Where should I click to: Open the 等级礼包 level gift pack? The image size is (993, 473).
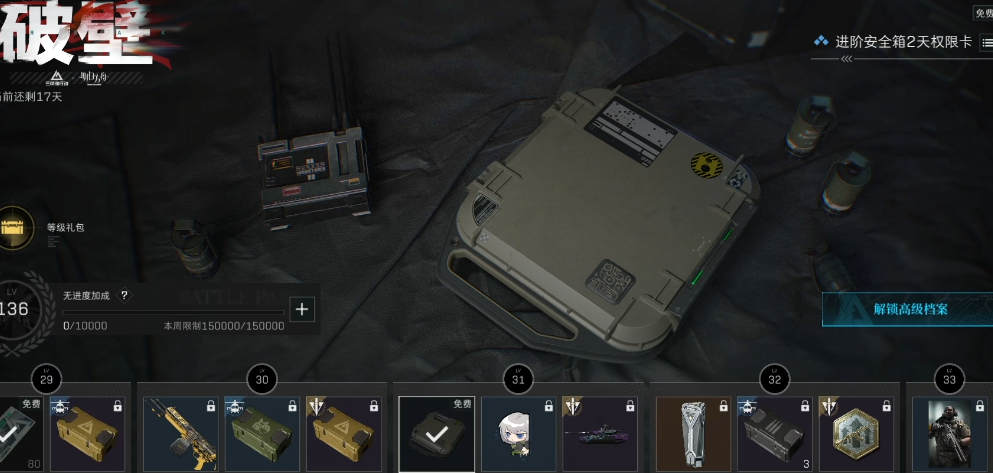click(16, 226)
